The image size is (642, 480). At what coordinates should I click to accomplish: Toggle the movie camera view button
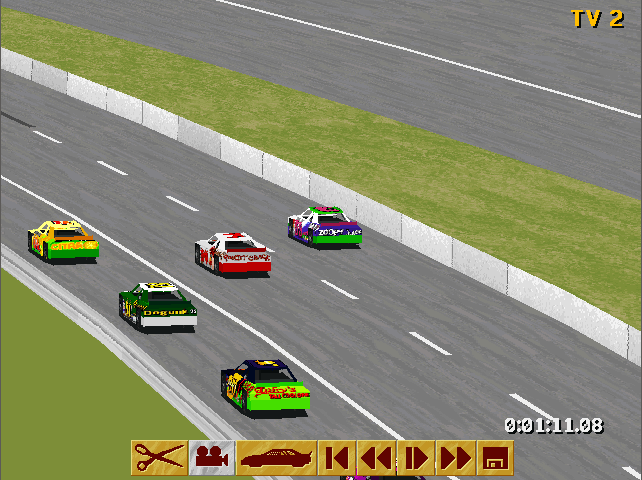click(212, 458)
